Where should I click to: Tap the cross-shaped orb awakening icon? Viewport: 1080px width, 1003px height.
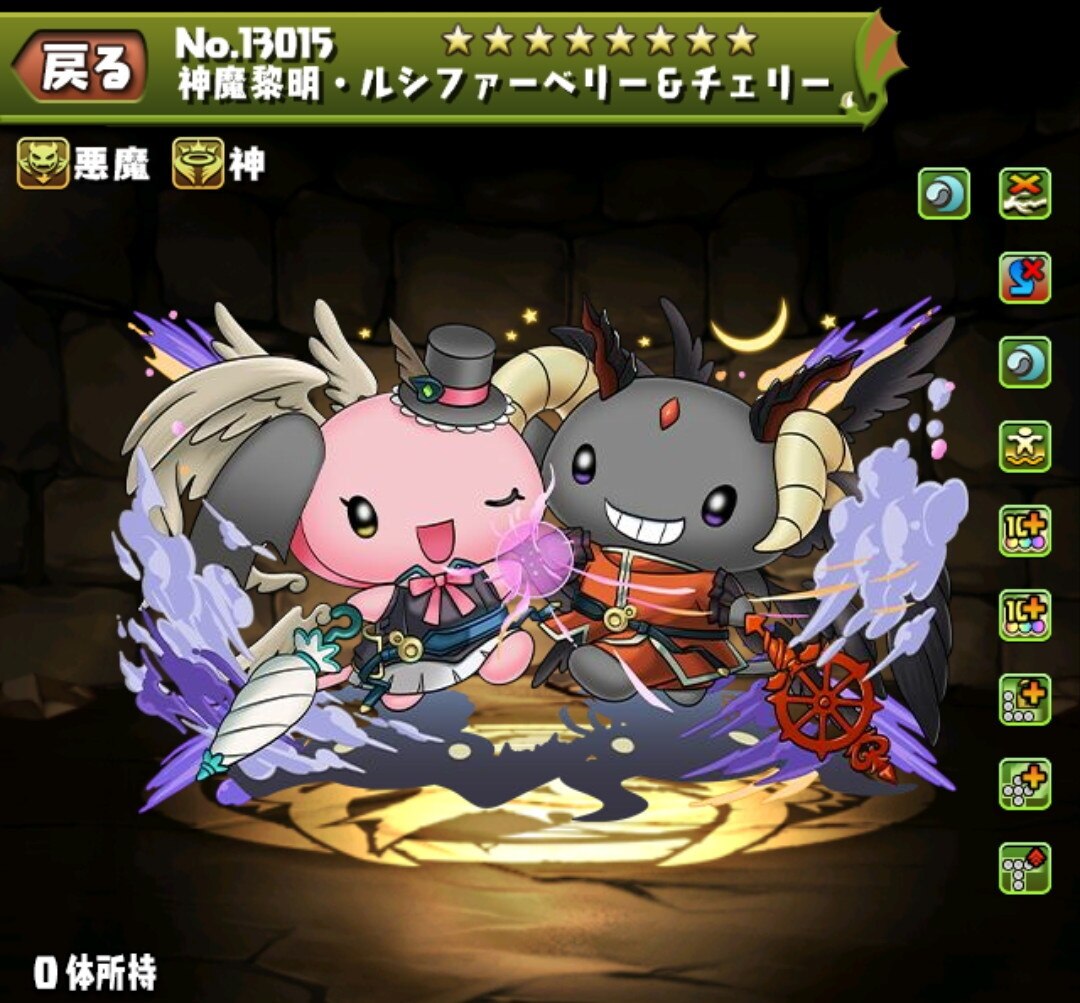pos(1025,784)
